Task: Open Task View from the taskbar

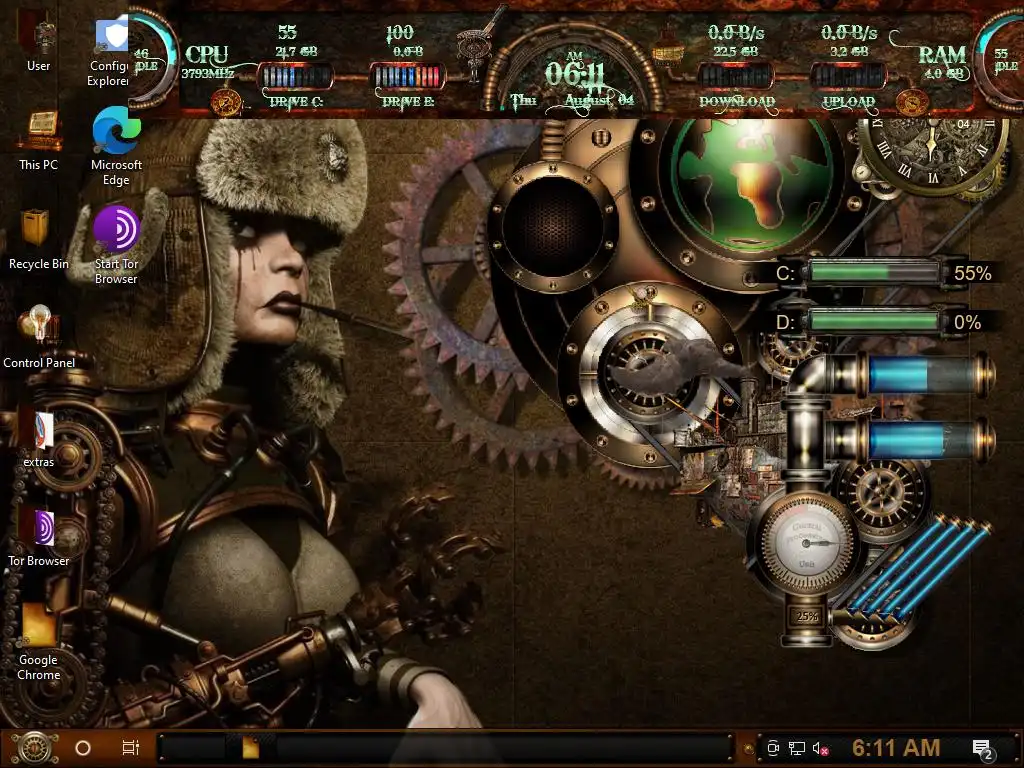Action: pyautogui.click(x=130, y=748)
